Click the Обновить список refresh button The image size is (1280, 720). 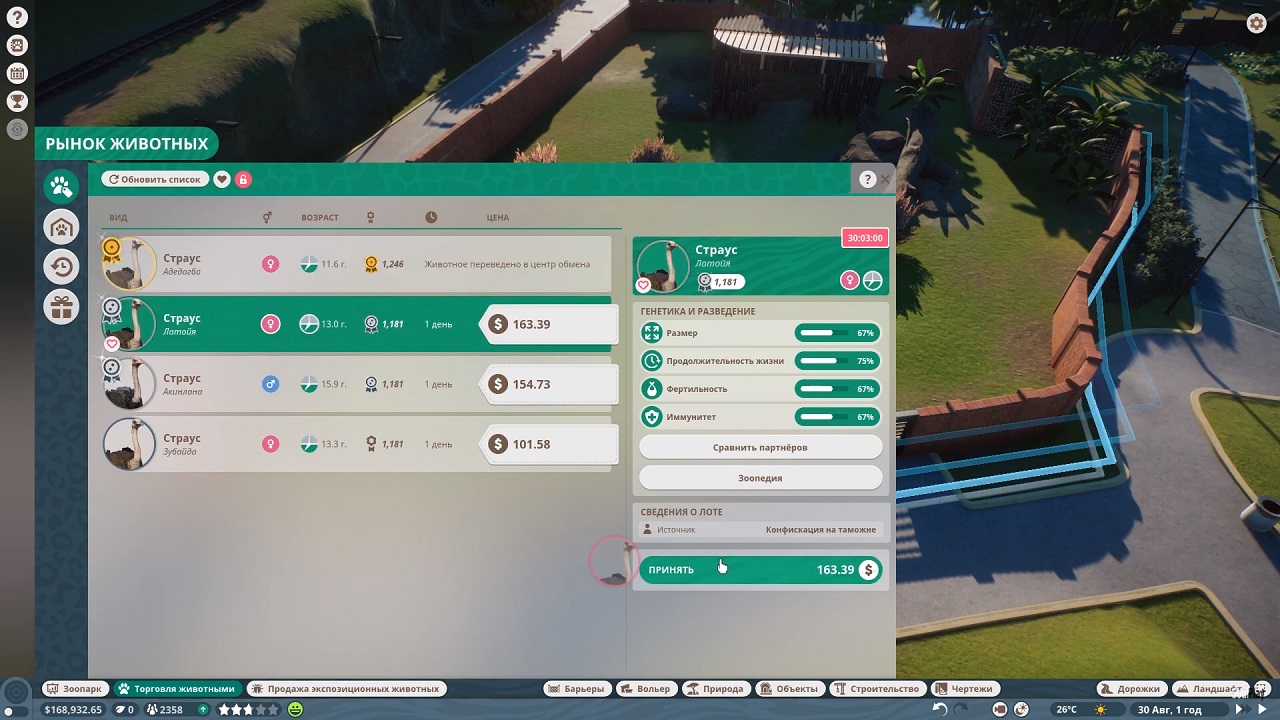pos(155,179)
